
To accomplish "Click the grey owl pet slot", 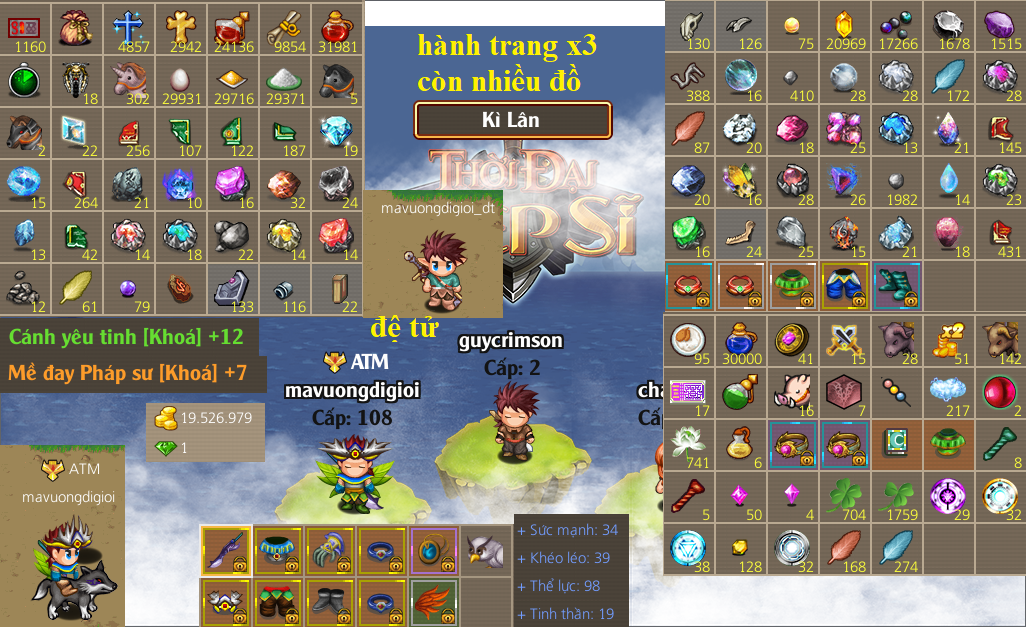I will point(486,550).
